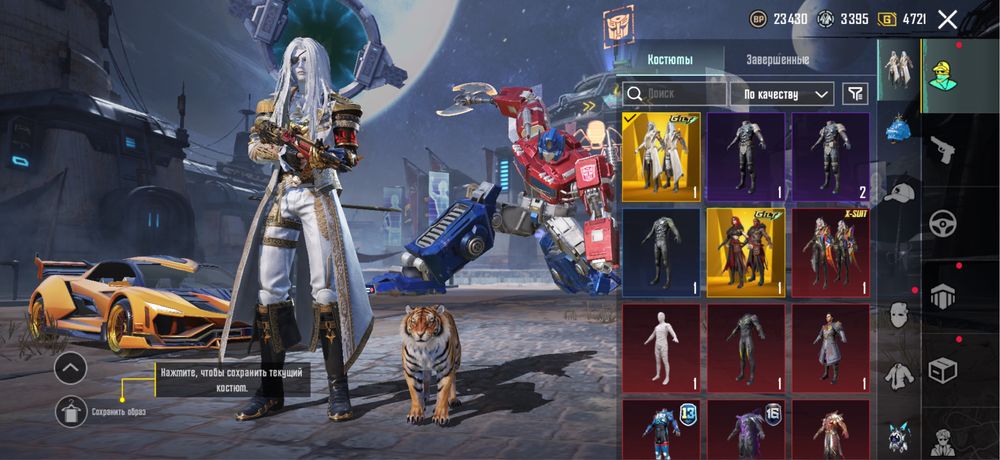The width and height of the screenshot is (1000, 460).
Task: Open the jacket clothing category
Action: click(x=899, y=377)
